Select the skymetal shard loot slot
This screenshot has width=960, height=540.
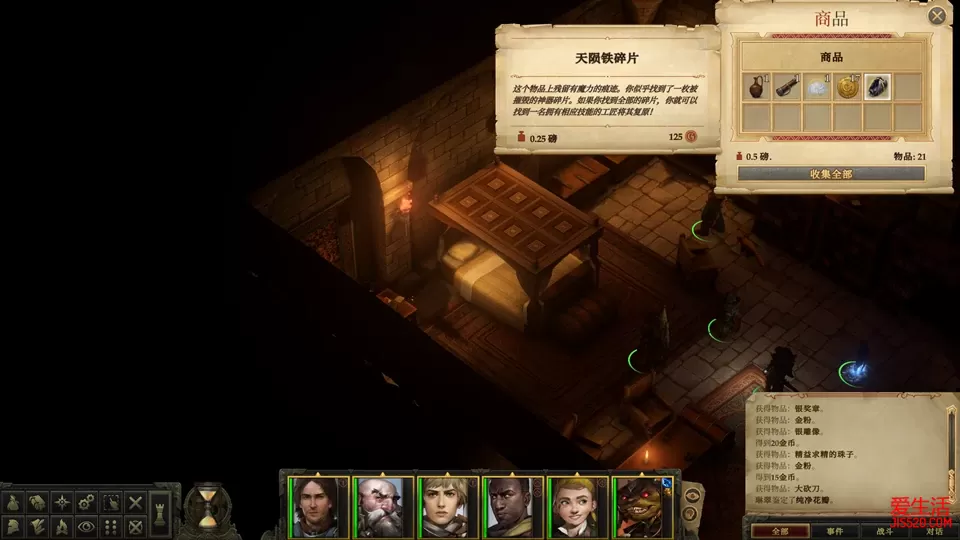(877, 87)
